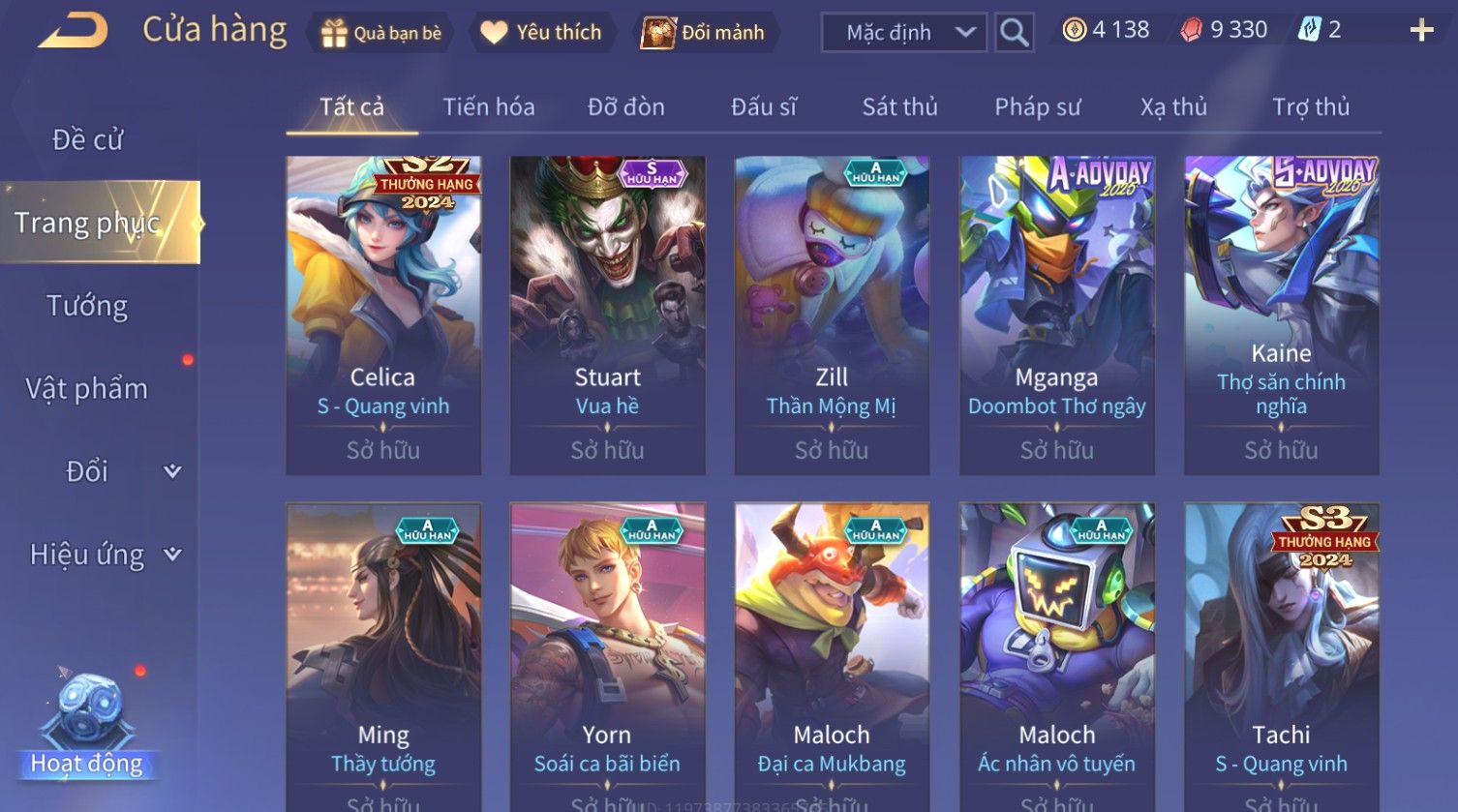Select the Sát thủ category tab
This screenshot has width=1458, height=812.
coord(899,107)
